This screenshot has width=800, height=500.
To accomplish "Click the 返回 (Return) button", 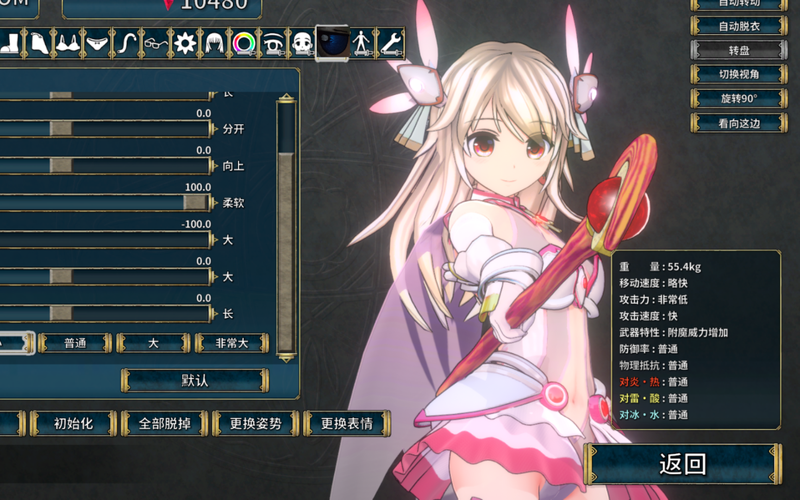I will pyautogui.click(x=683, y=464).
